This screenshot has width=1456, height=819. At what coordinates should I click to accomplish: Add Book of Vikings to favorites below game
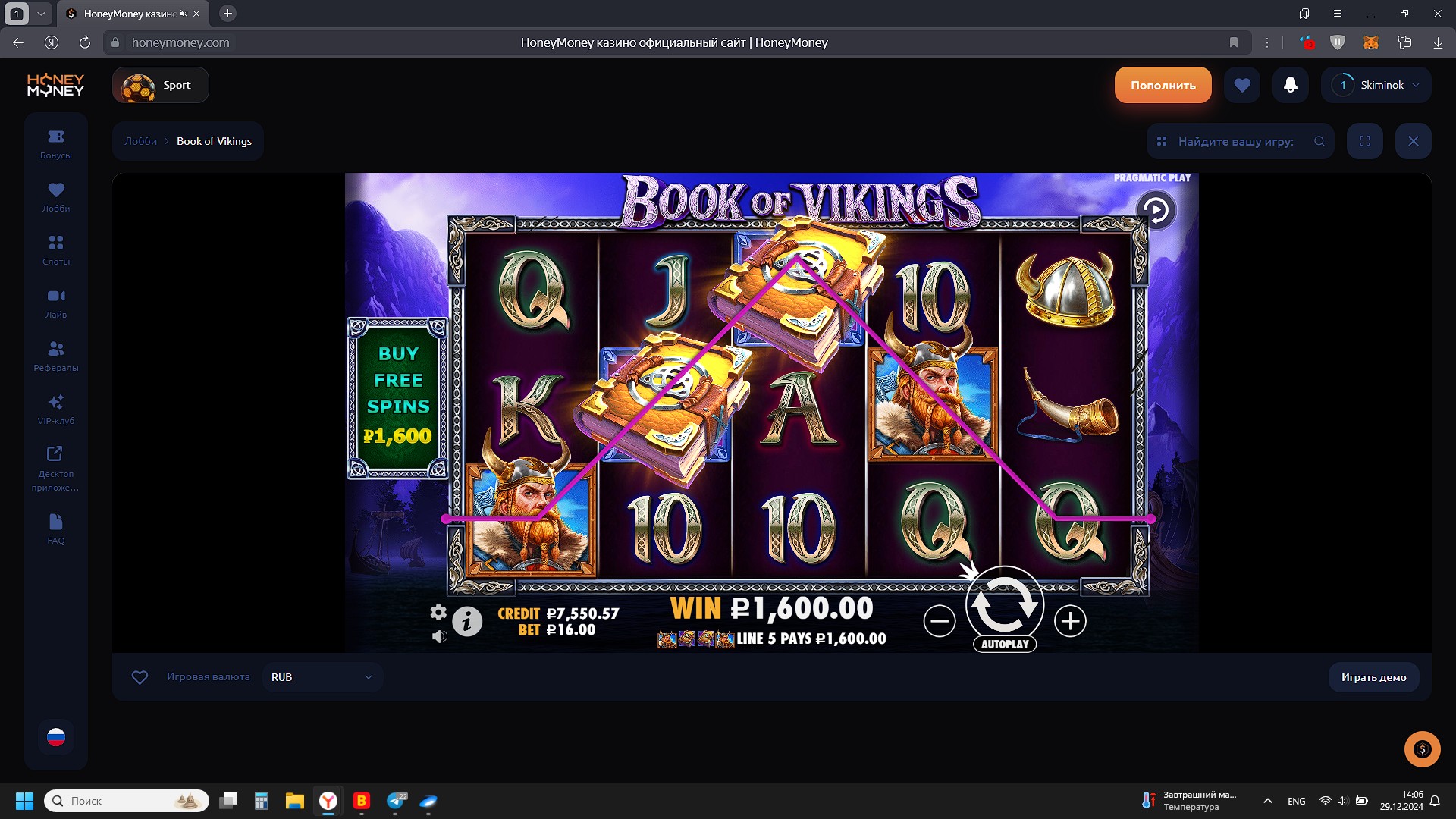140,677
